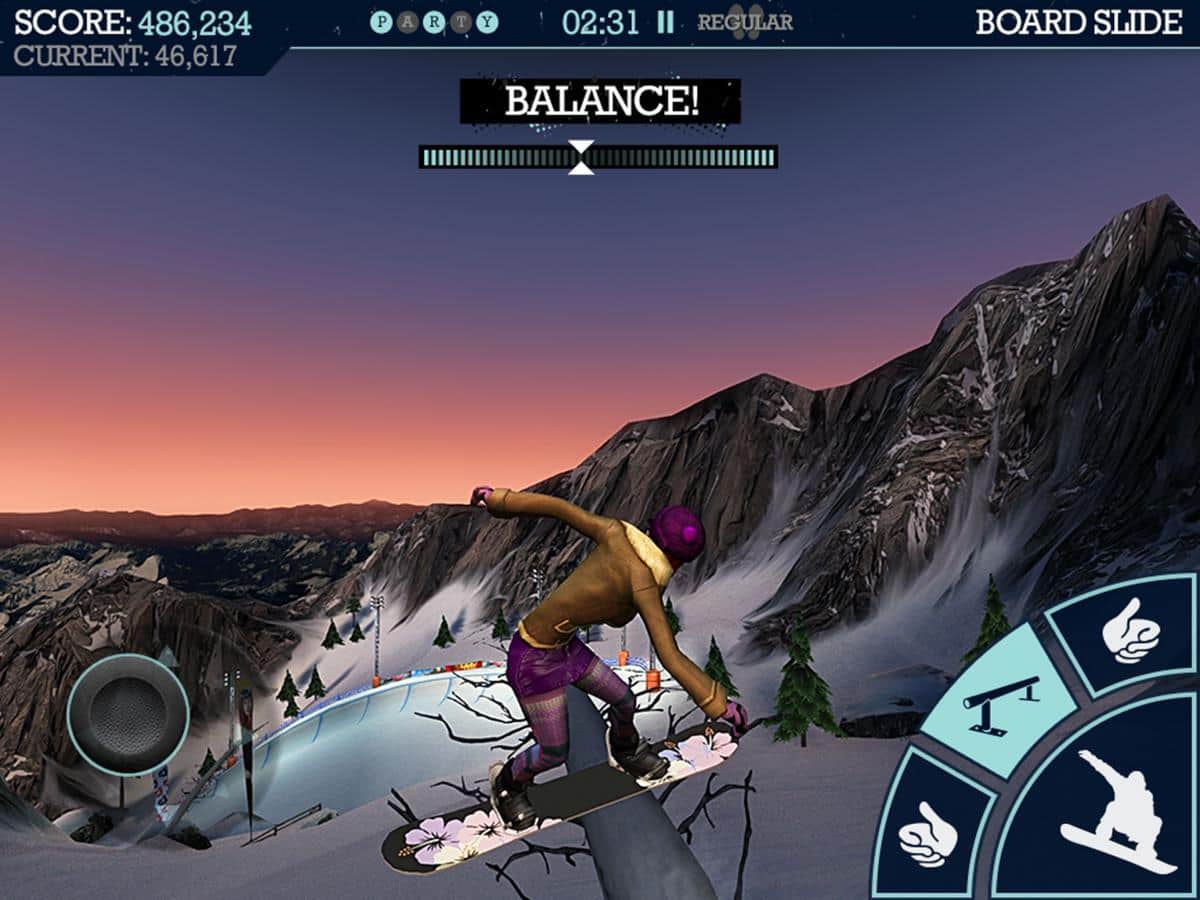Pause the game with the pause icon
Viewport: 1200px width, 900px height.
pos(665,23)
